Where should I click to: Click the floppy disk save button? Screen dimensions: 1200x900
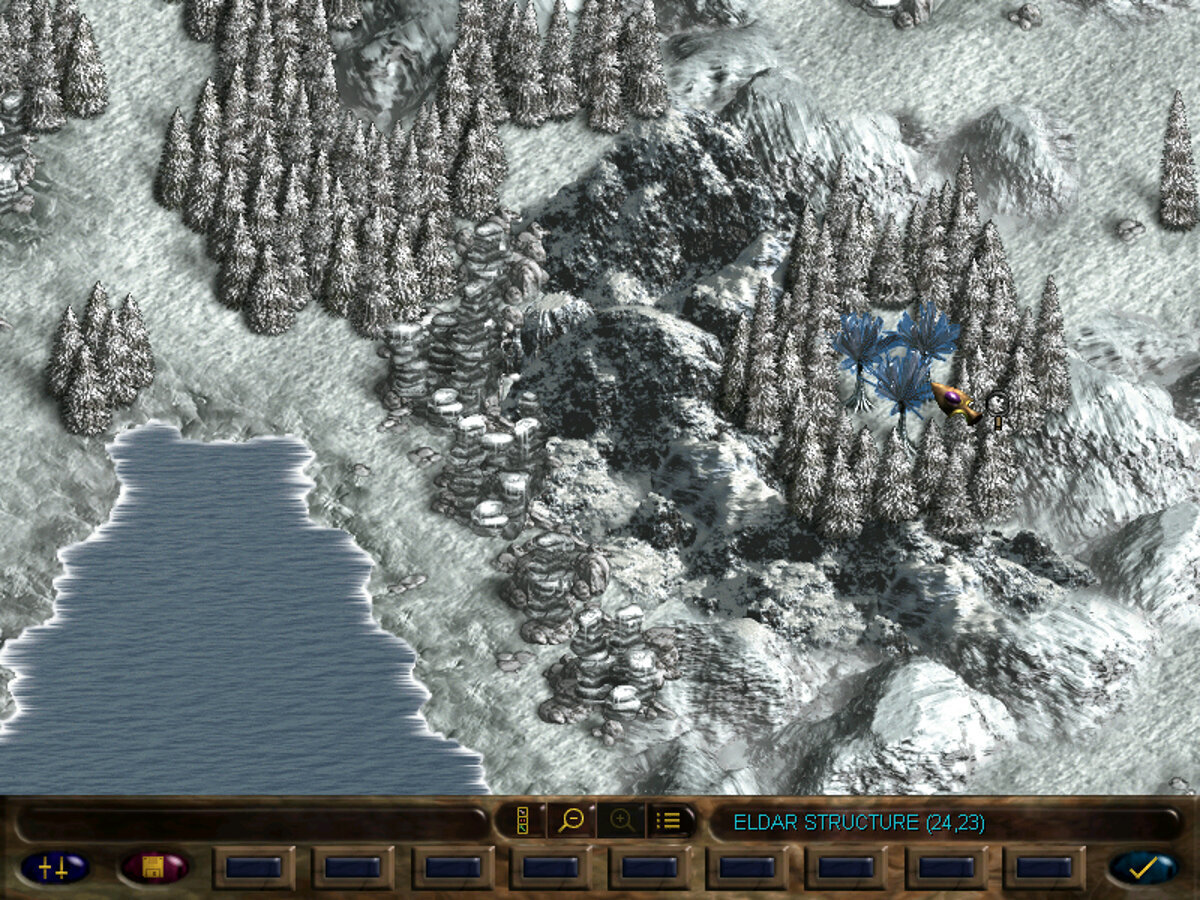[x=154, y=867]
